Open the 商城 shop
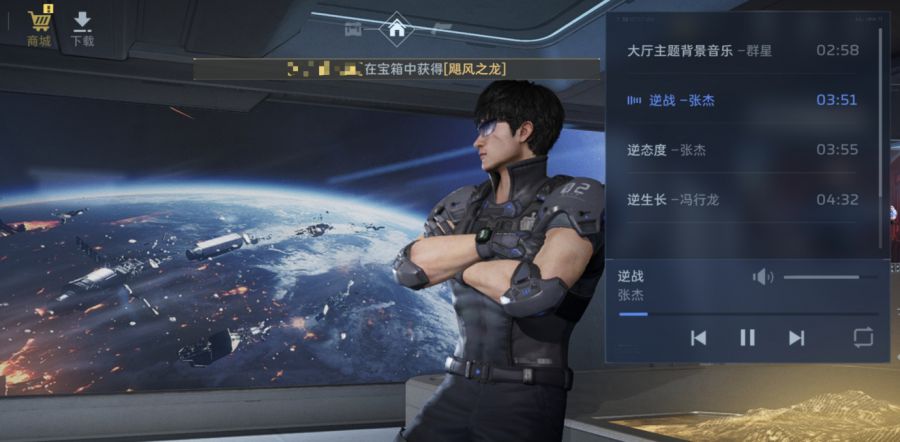 [x=40, y=27]
